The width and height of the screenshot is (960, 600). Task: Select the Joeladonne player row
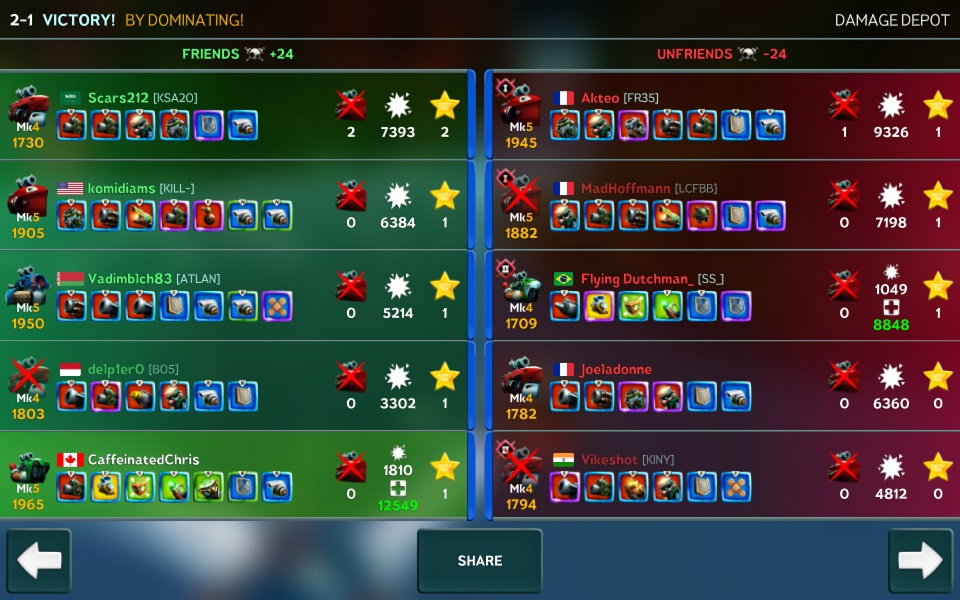click(725, 386)
